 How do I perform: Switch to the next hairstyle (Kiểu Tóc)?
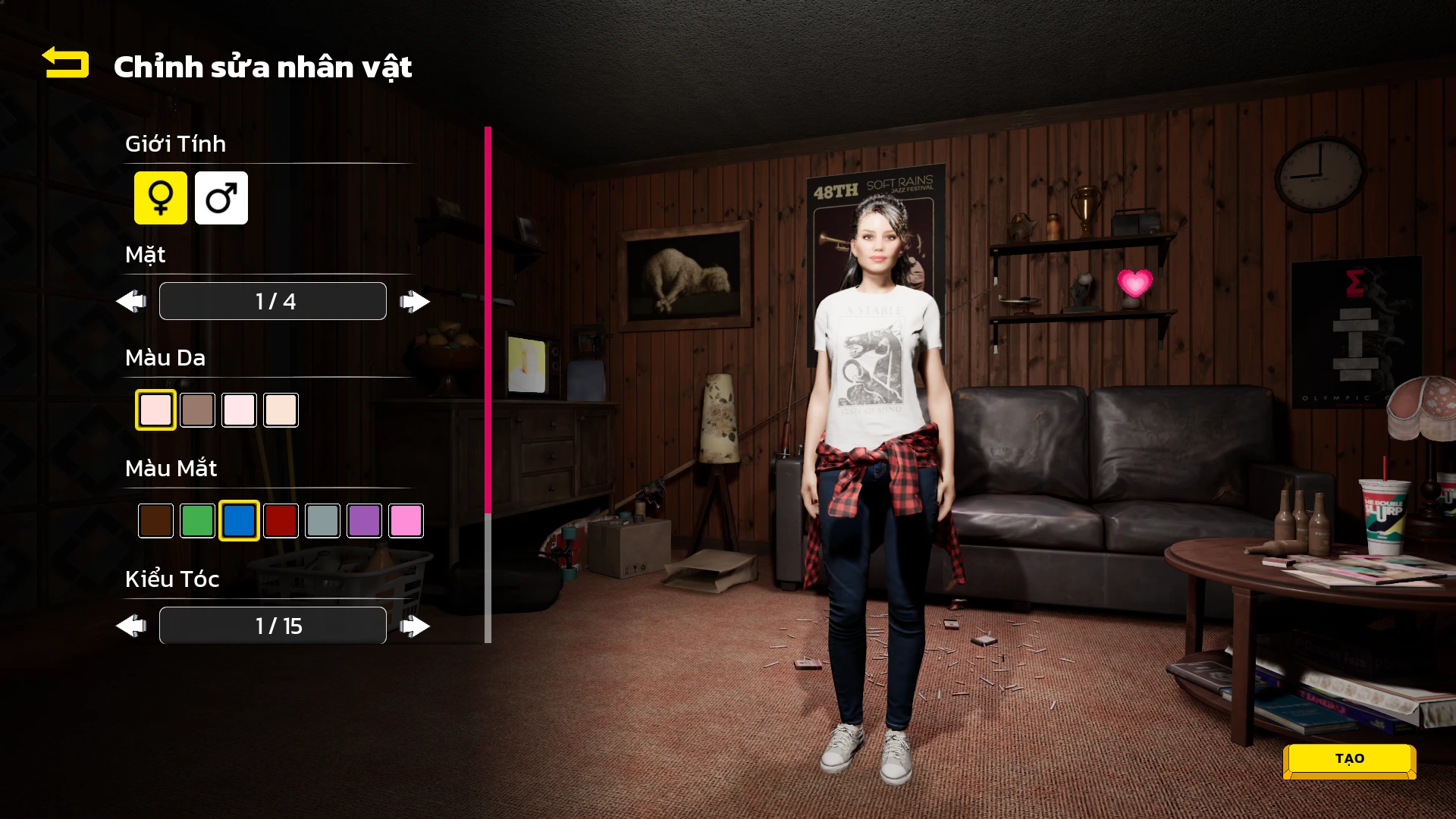(415, 626)
